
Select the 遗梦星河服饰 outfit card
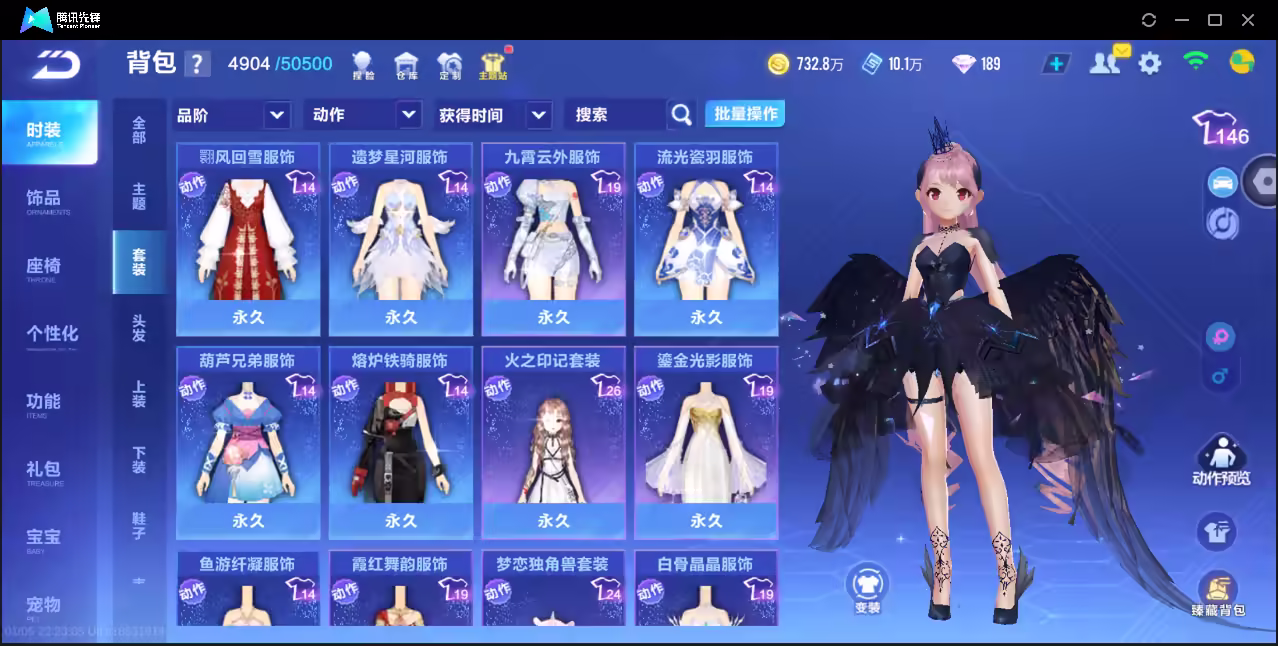[400, 239]
